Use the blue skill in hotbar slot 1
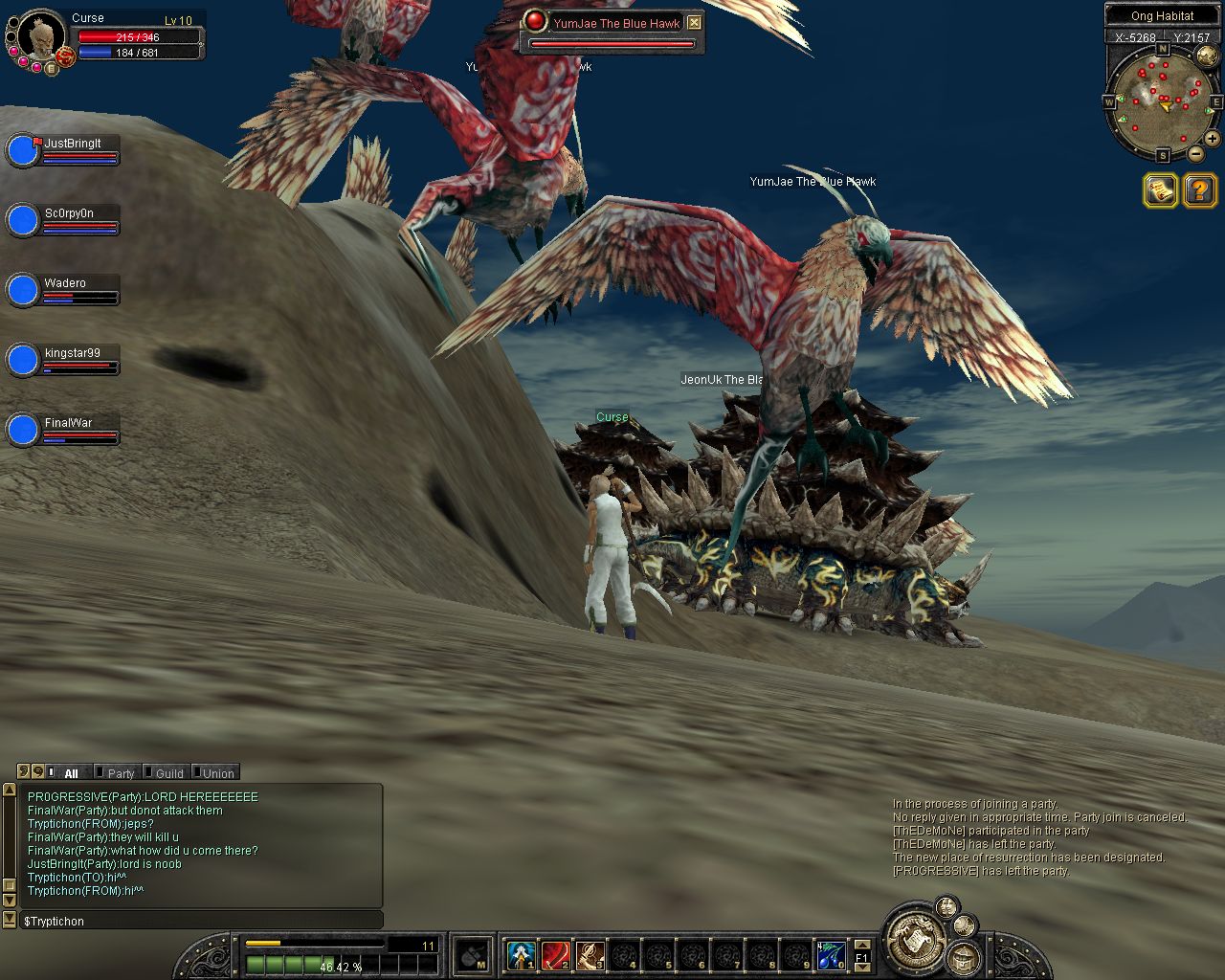This screenshot has width=1225, height=980. pos(521,954)
